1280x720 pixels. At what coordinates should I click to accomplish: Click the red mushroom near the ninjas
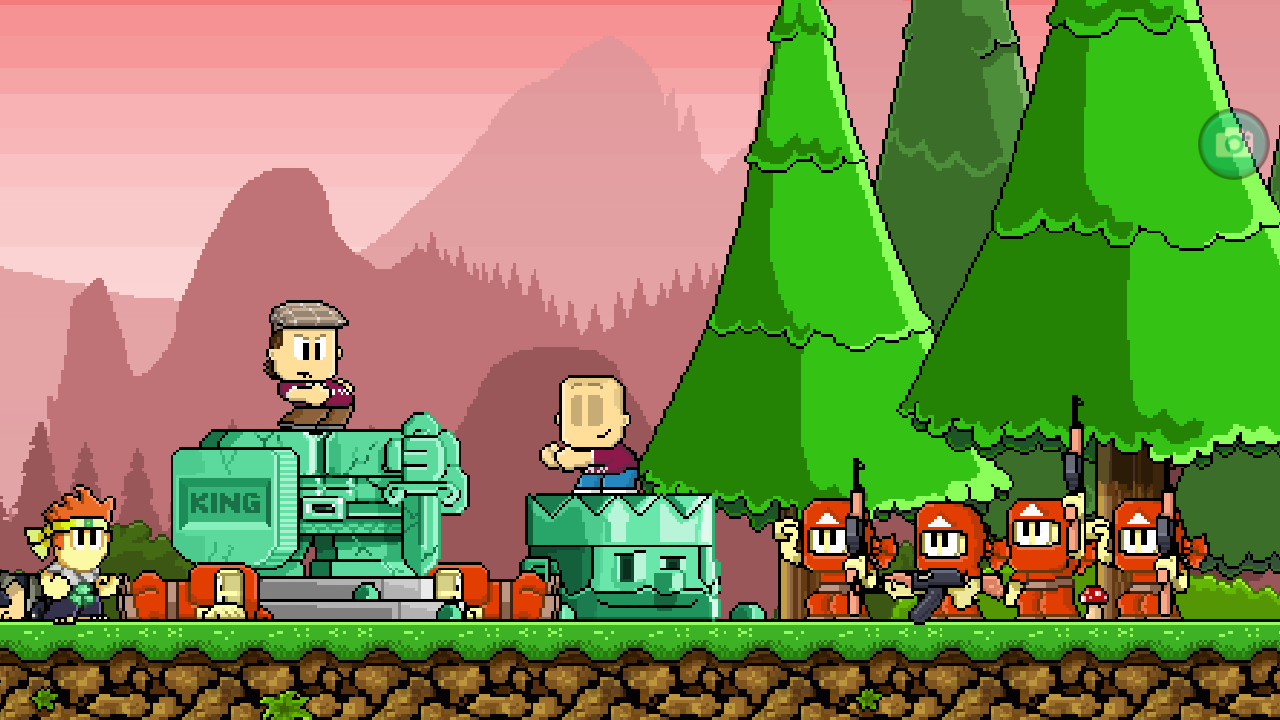pos(1094,596)
